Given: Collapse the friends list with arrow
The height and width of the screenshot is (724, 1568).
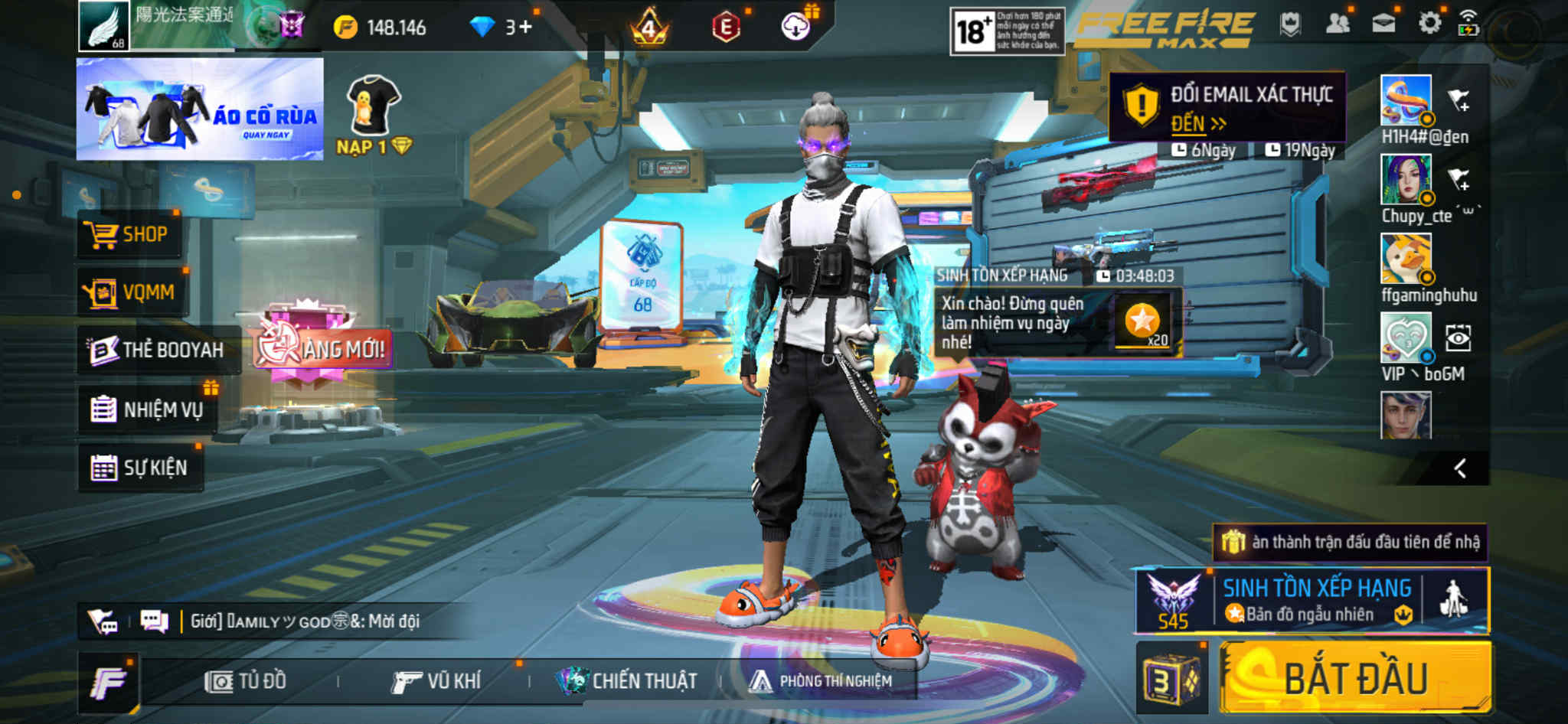Looking at the screenshot, I should pyautogui.click(x=1460, y=468).
